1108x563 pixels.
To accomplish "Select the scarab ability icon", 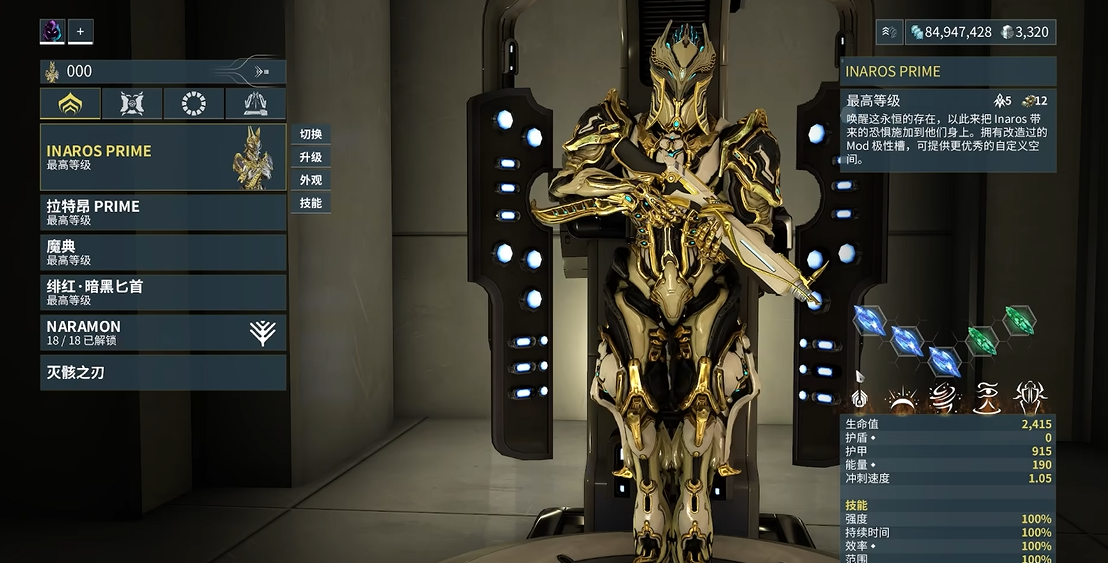I will click(x=1029, y=398).
